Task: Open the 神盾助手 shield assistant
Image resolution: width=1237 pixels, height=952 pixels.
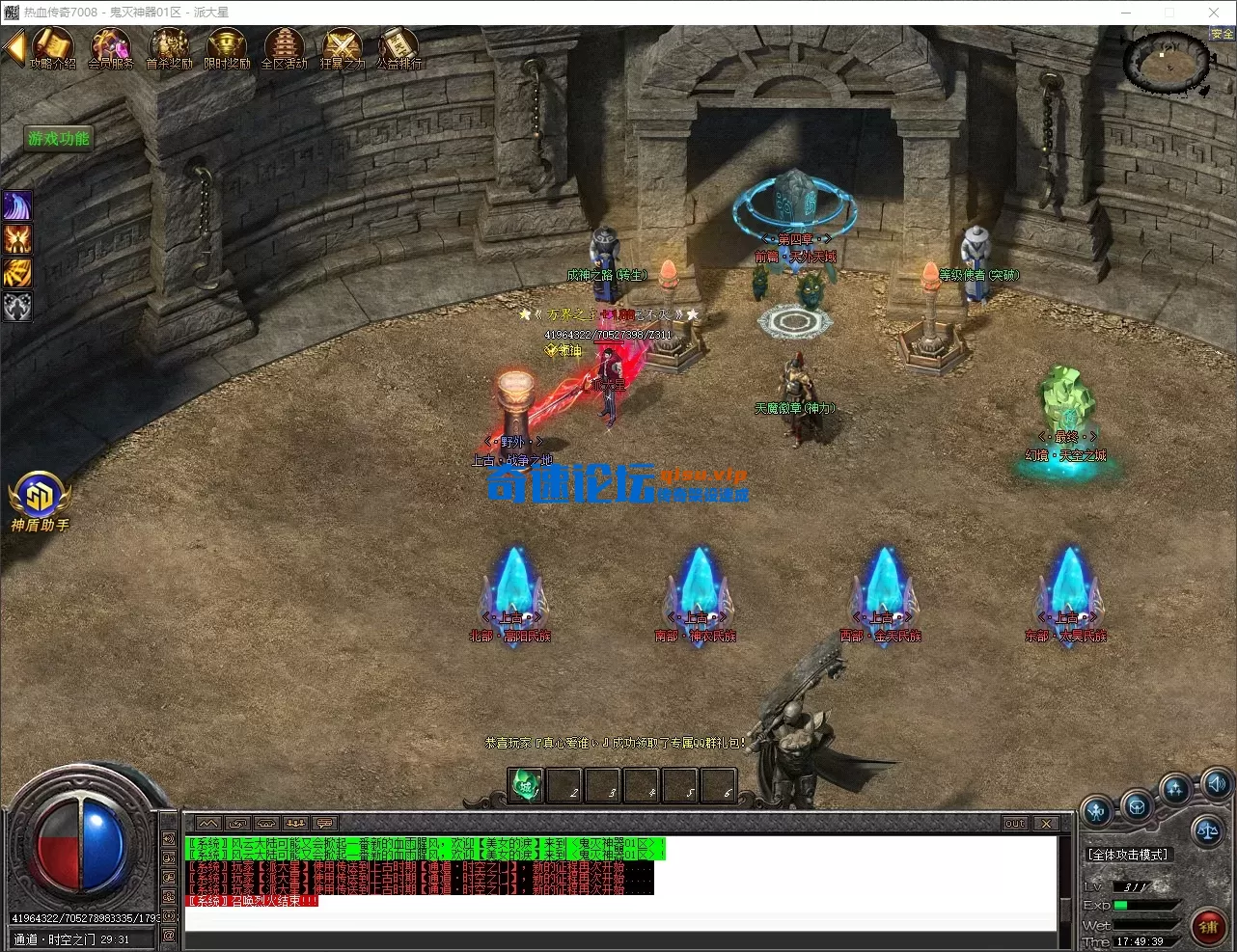Action: tap(40, 499)
